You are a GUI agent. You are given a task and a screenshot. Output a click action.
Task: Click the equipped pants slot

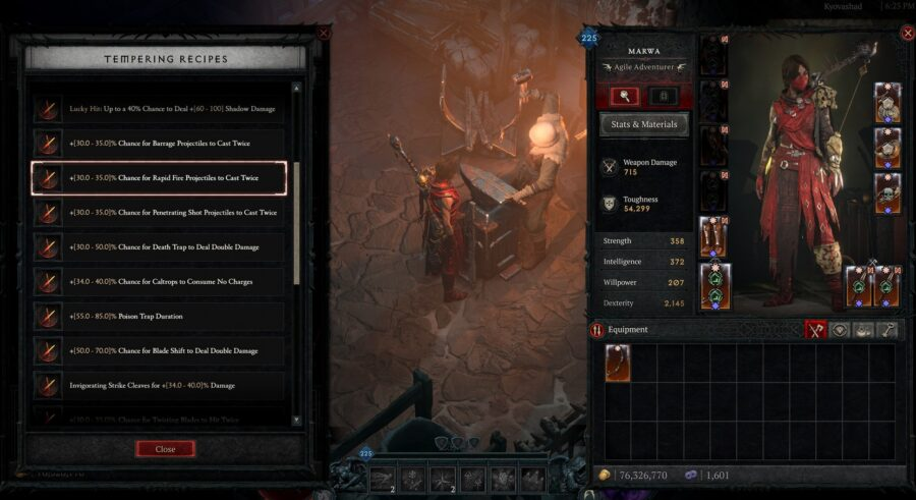click(714, 236)
